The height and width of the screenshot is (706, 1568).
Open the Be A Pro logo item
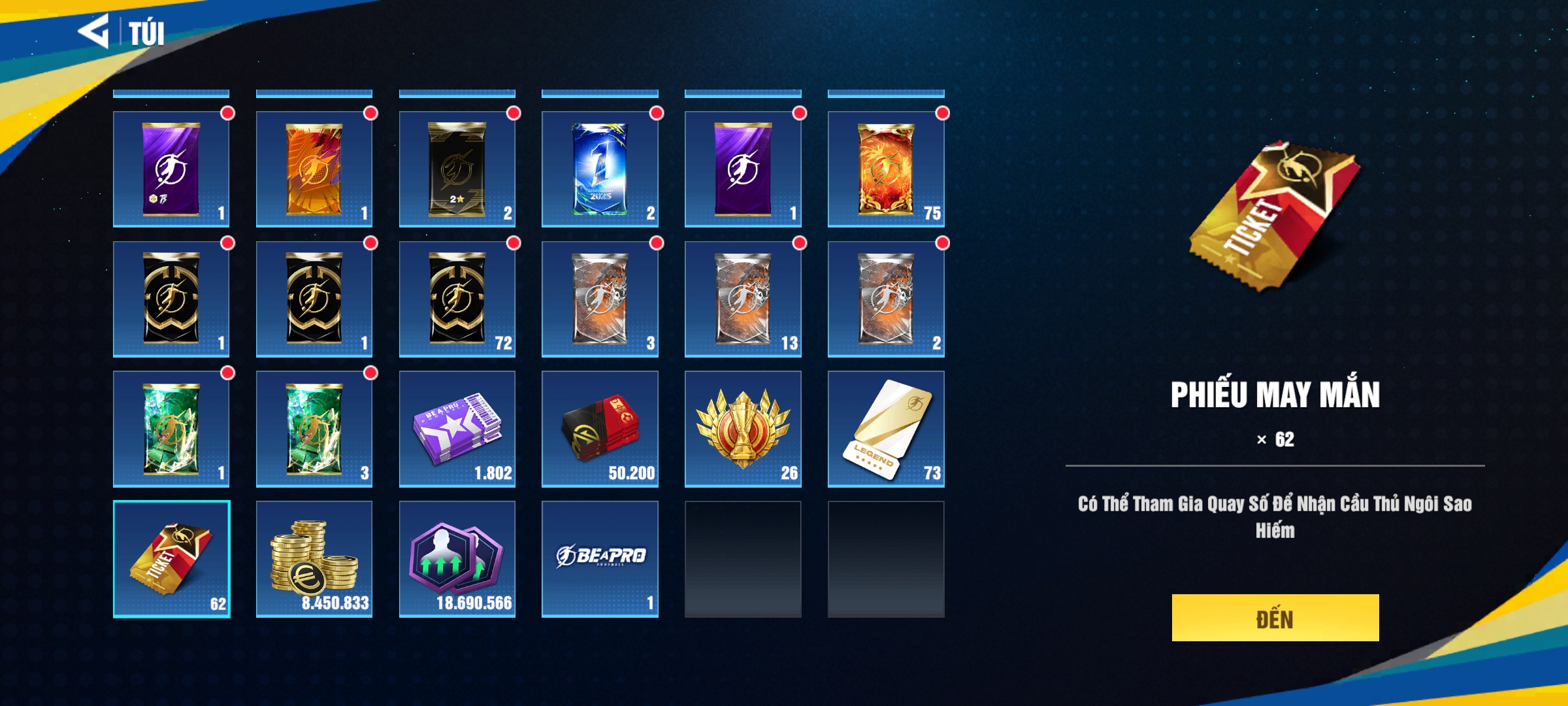click(600, 559)
